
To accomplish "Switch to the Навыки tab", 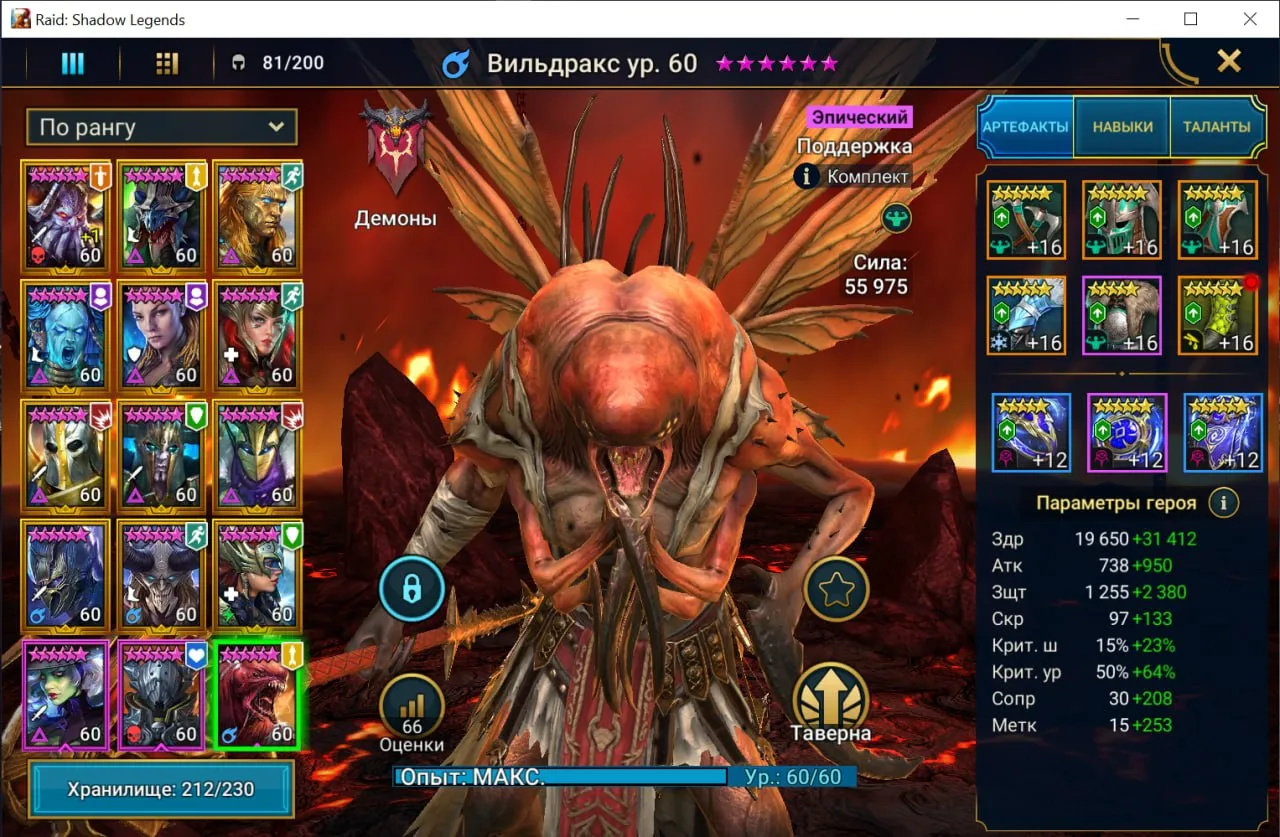I will click(x=1122, y=127).
